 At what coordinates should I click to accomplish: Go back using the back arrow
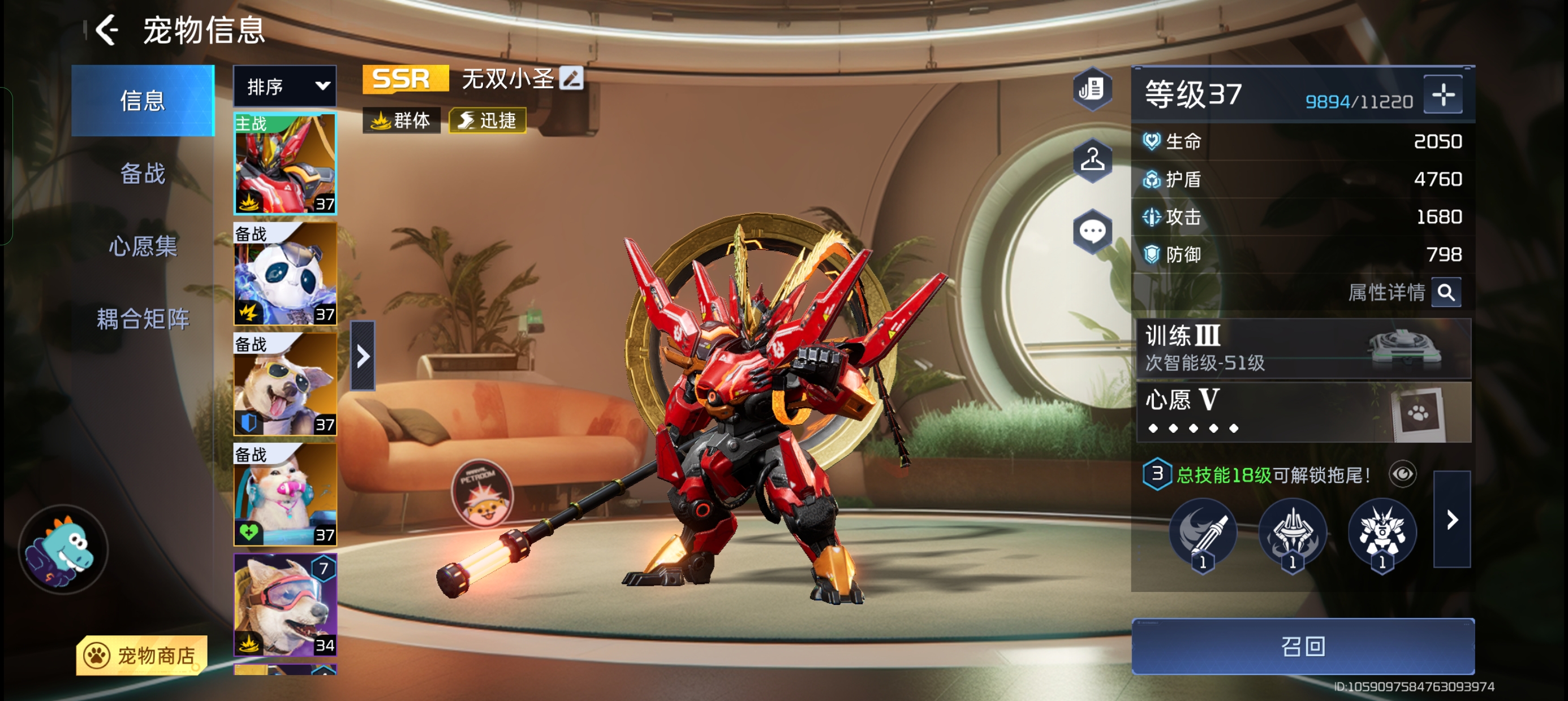107,30
